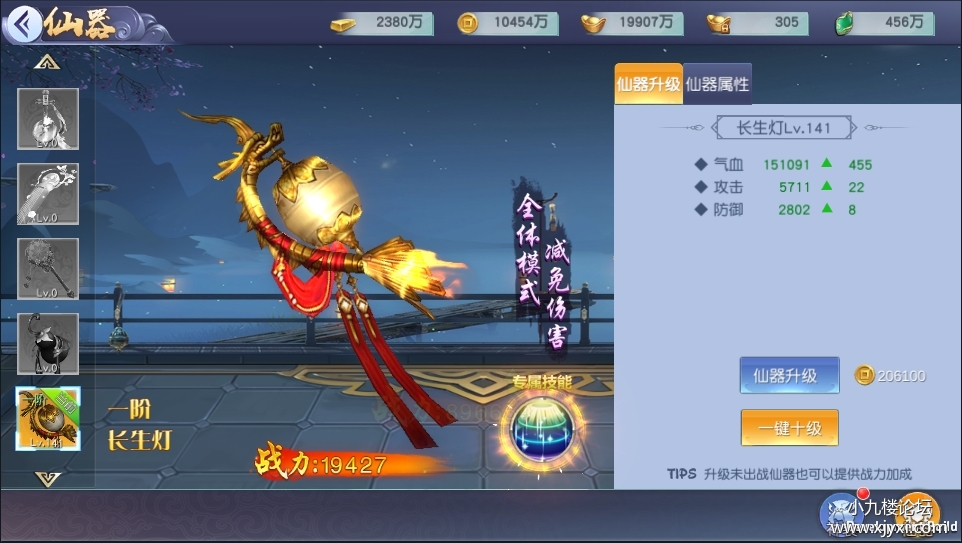This screenshot has height=543, width=962.
Task: Open the 仙器属性 tab
Action: point(717,85)
